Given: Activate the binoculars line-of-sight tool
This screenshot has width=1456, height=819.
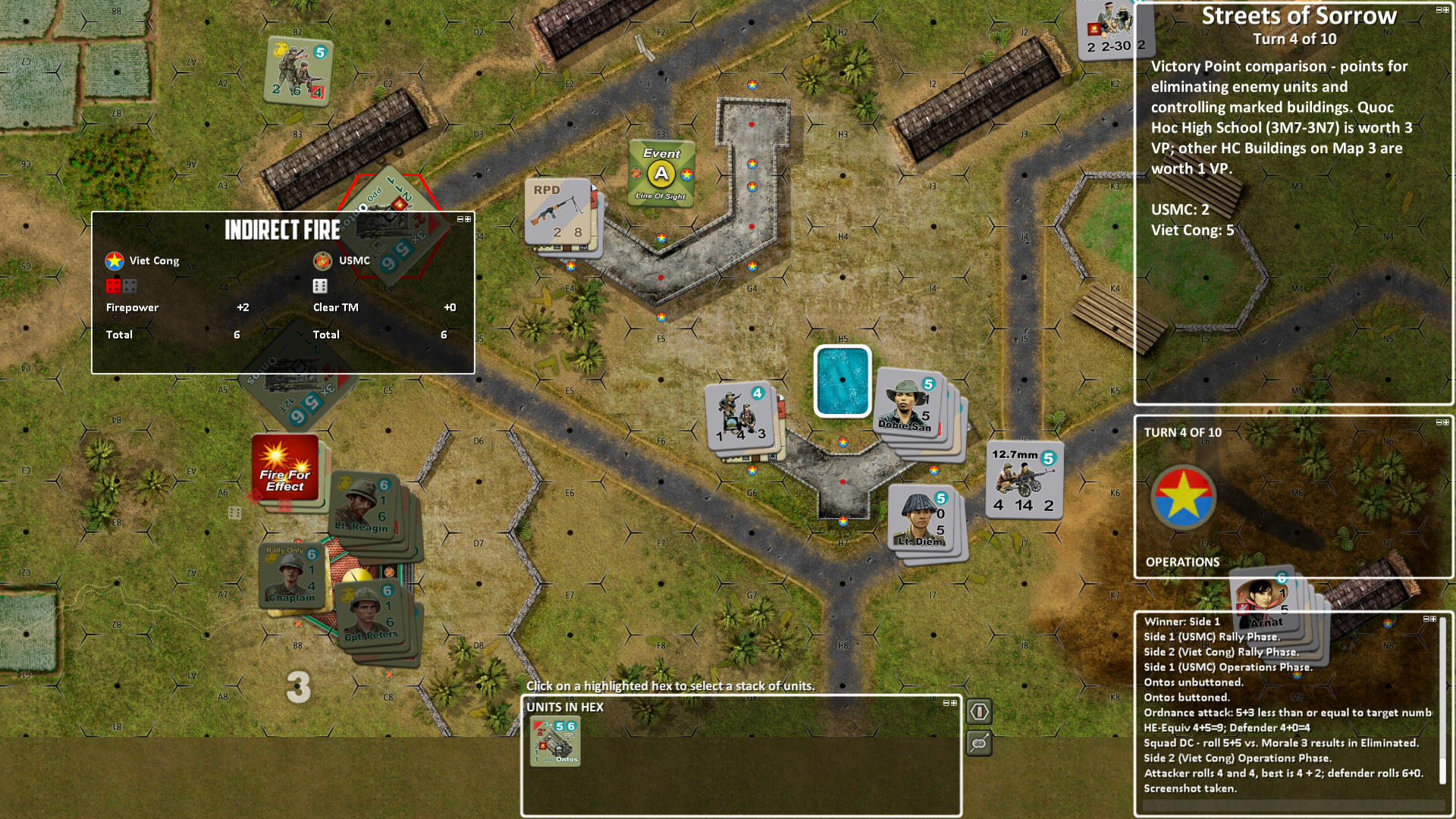Looking at the screenshot, I should coord(978,745).
